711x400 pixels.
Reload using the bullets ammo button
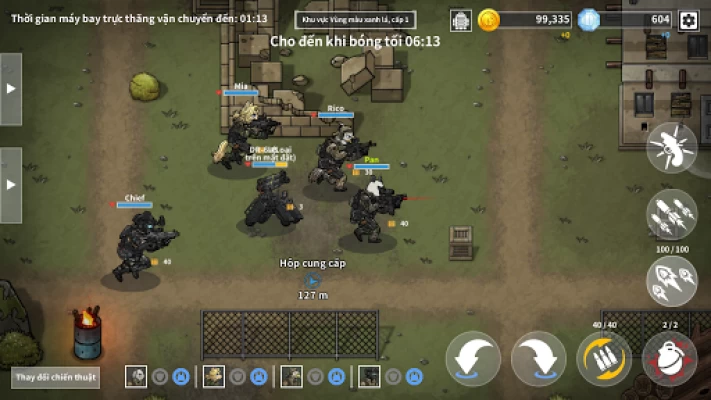pyautogui.click(x=604, y=359)
